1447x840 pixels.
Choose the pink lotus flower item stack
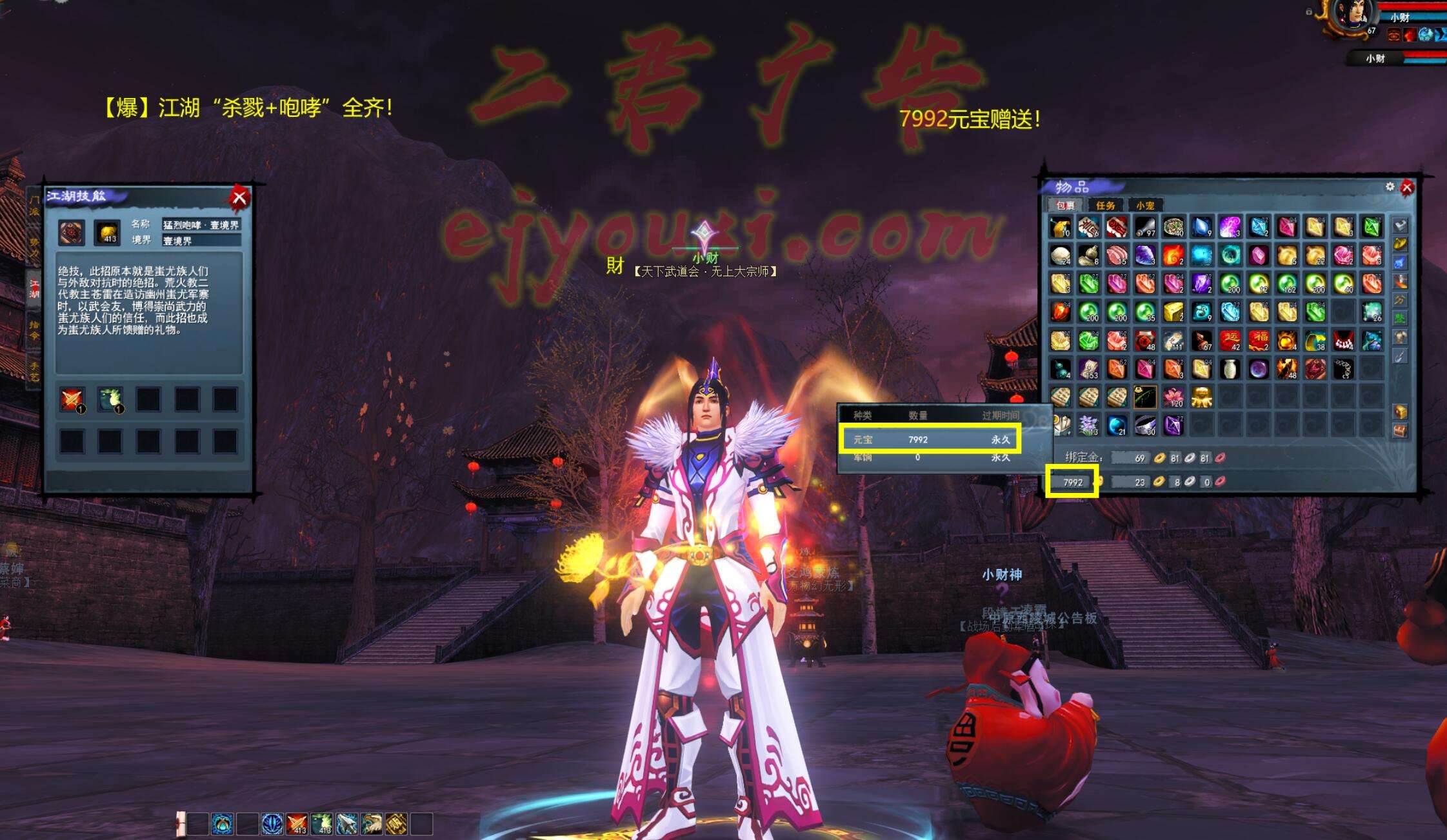tap(1173, 397)
